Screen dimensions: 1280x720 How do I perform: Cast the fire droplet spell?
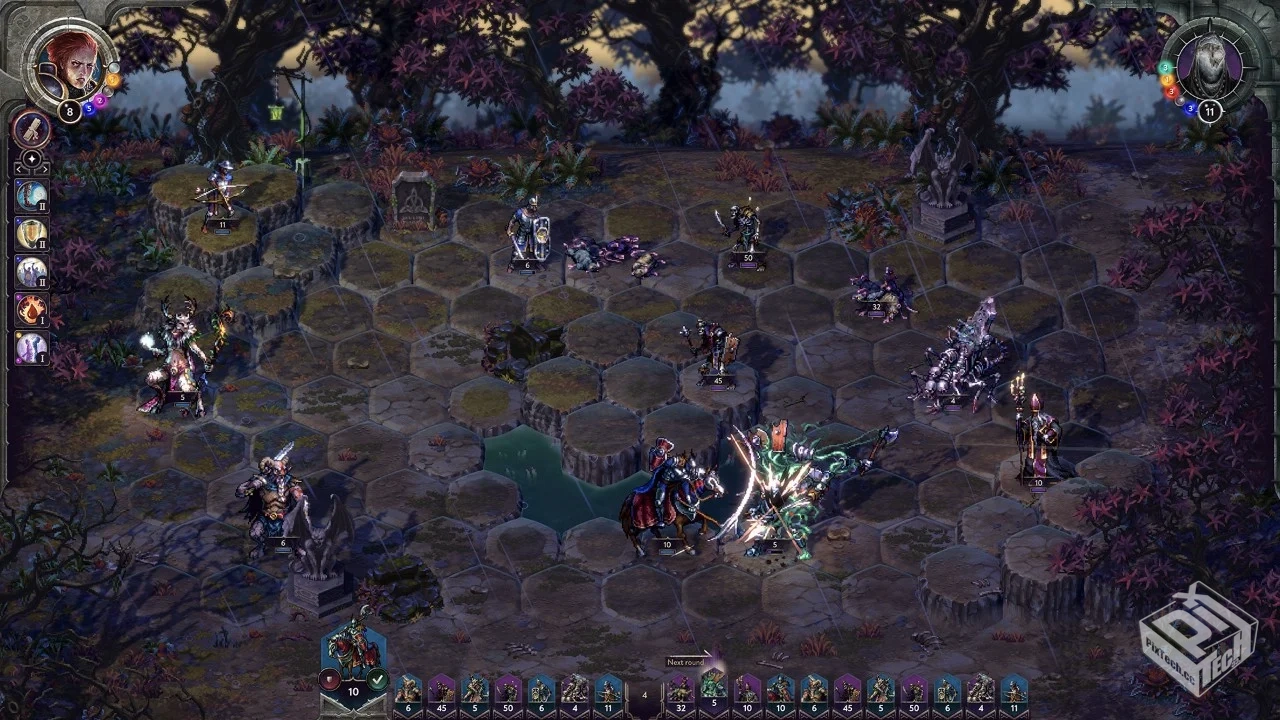point(32,310)
